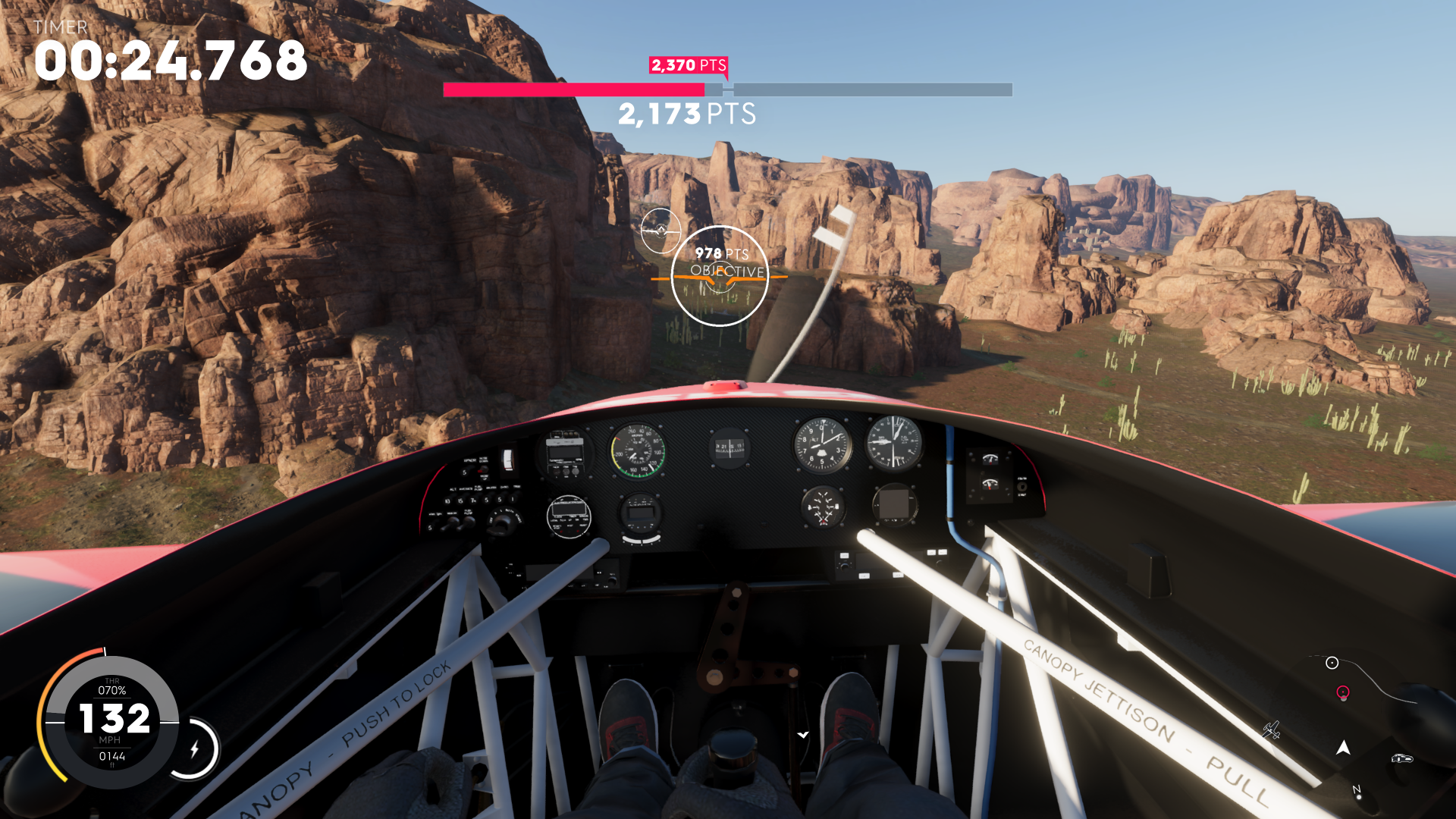
Task: Click the player arrow on the minimap
Action: click(x=1343, y=747)
